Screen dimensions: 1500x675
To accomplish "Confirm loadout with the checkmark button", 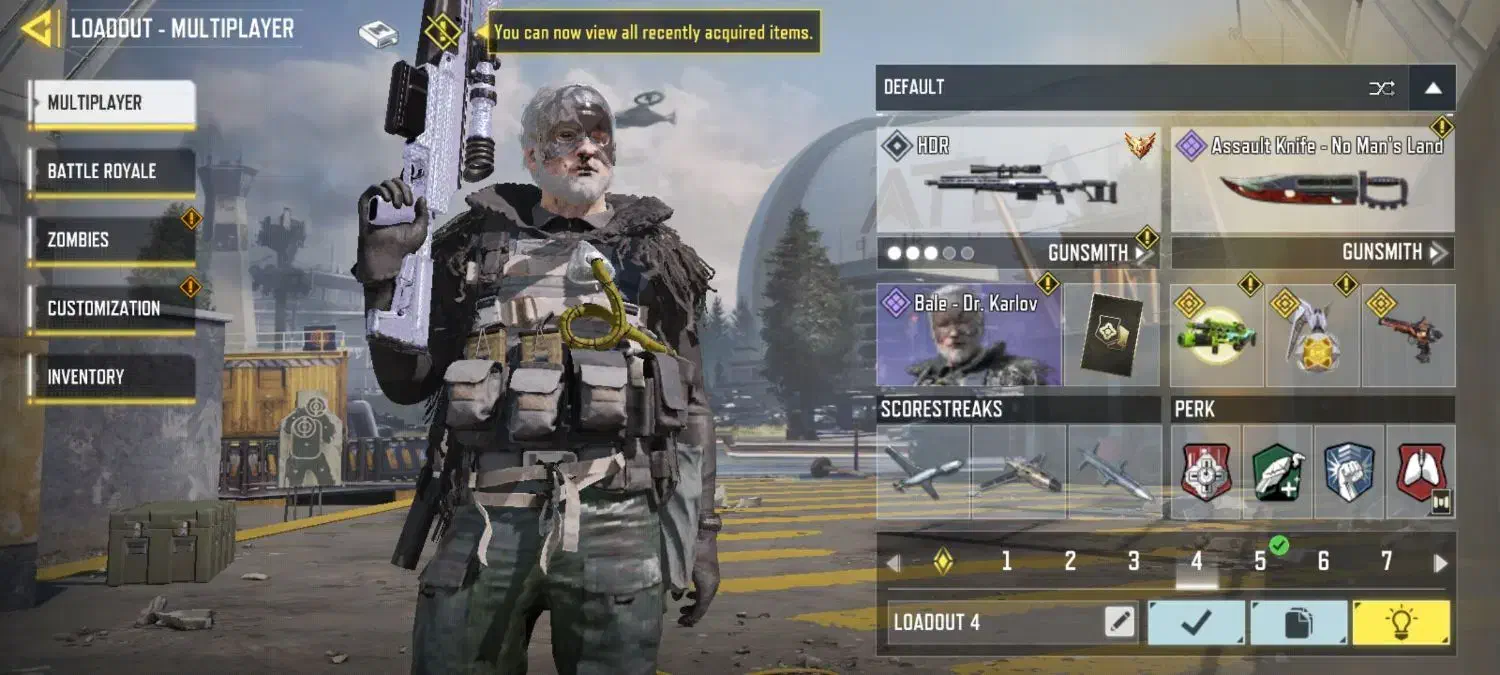I will [x=1196, y=623].
